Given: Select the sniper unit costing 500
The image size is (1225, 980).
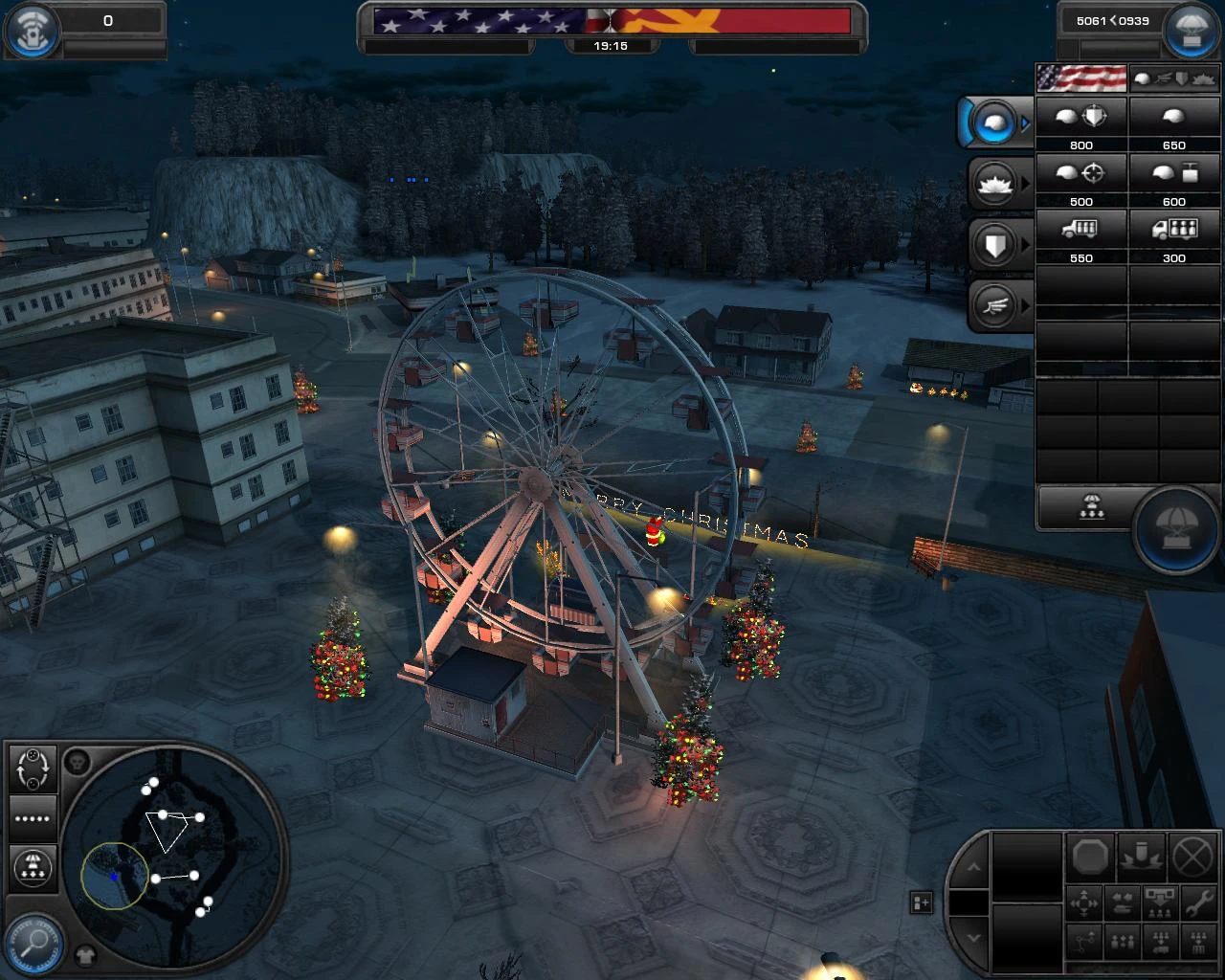Looking at the screenshot, I should [x=1082, y=172].
